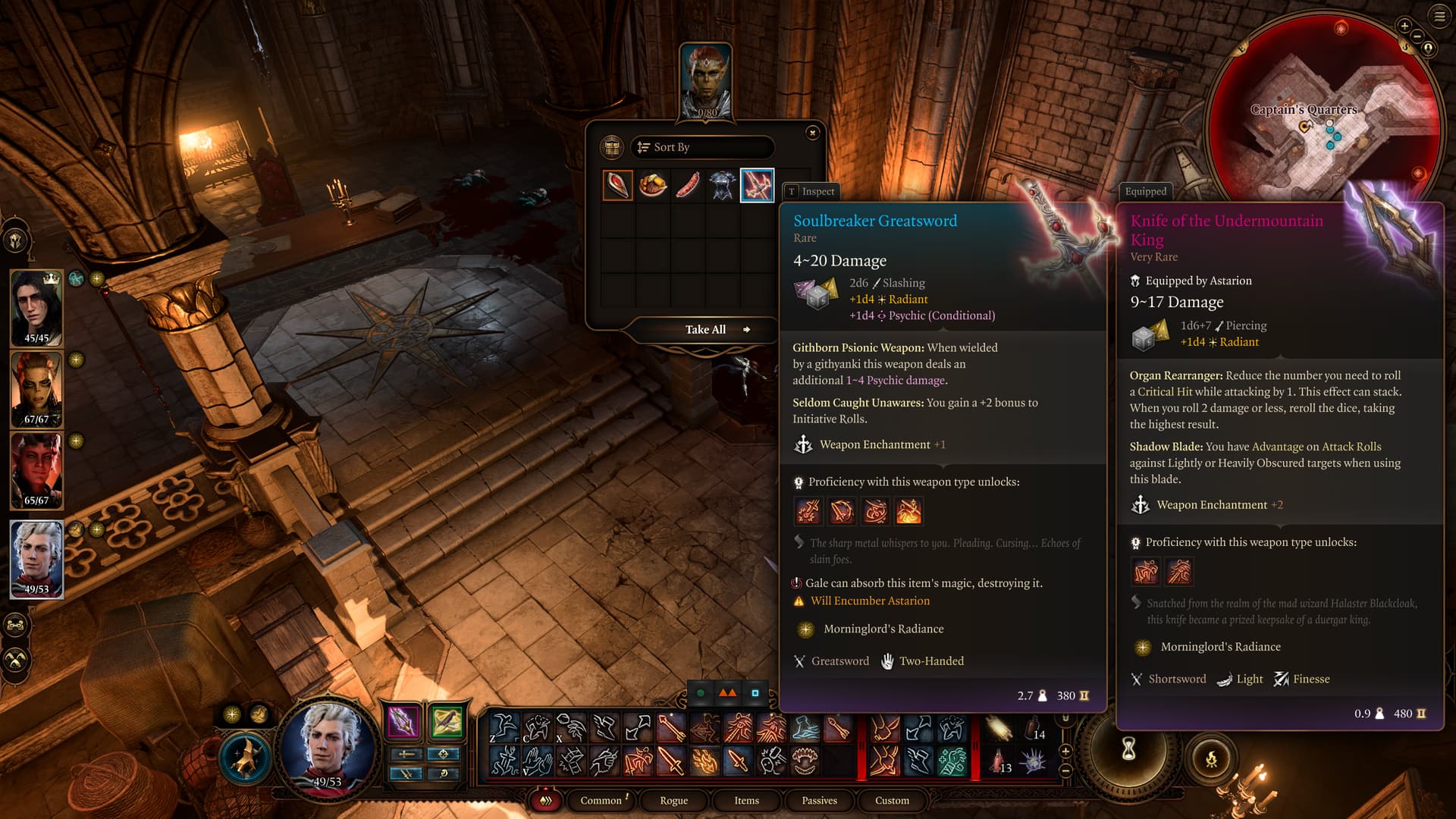1456x819 pixels.
Task: Click the hourglass end turn button
Action: (1128, 749)
